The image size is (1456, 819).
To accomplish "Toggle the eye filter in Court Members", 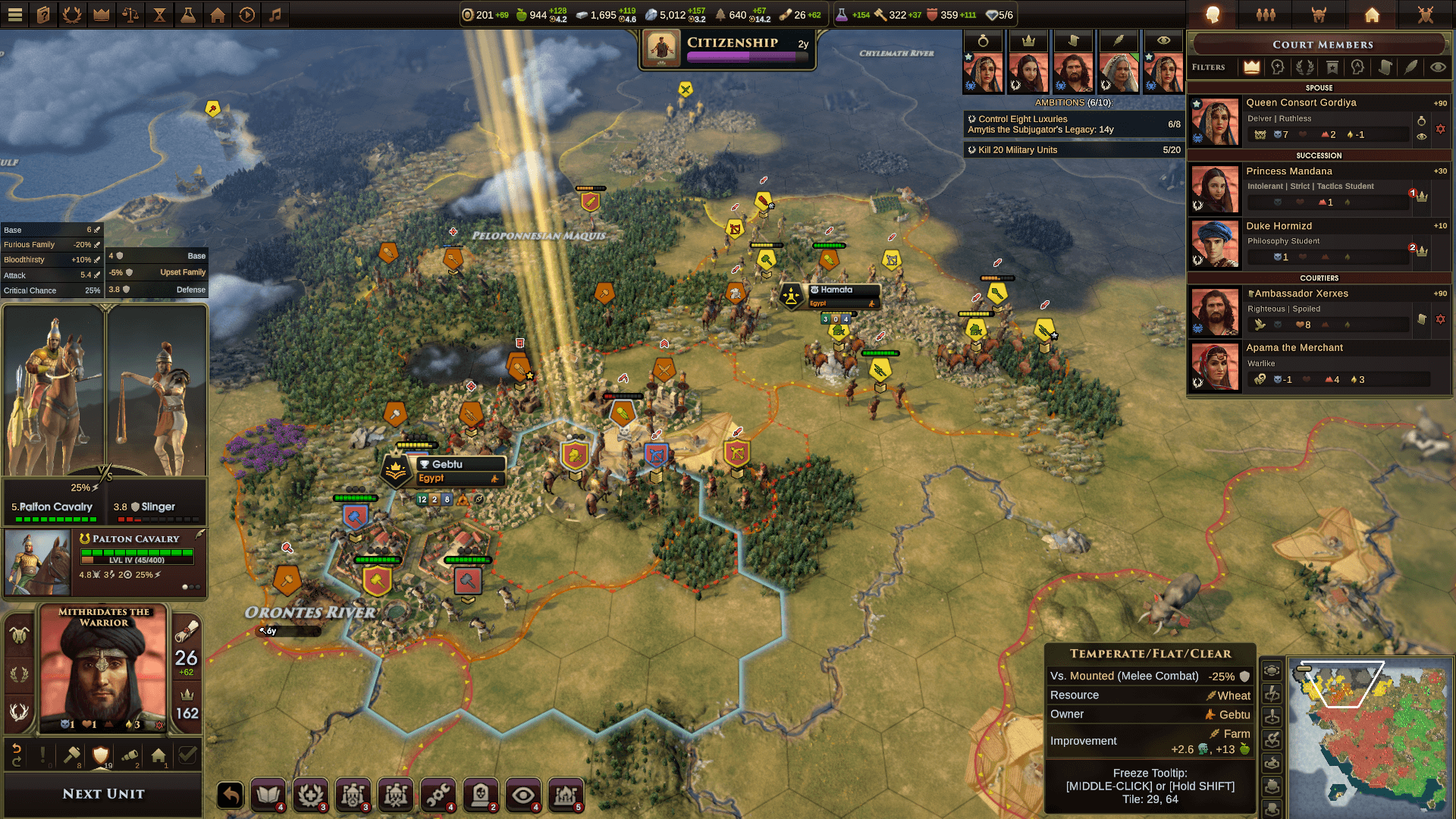I will [1437, 67].
